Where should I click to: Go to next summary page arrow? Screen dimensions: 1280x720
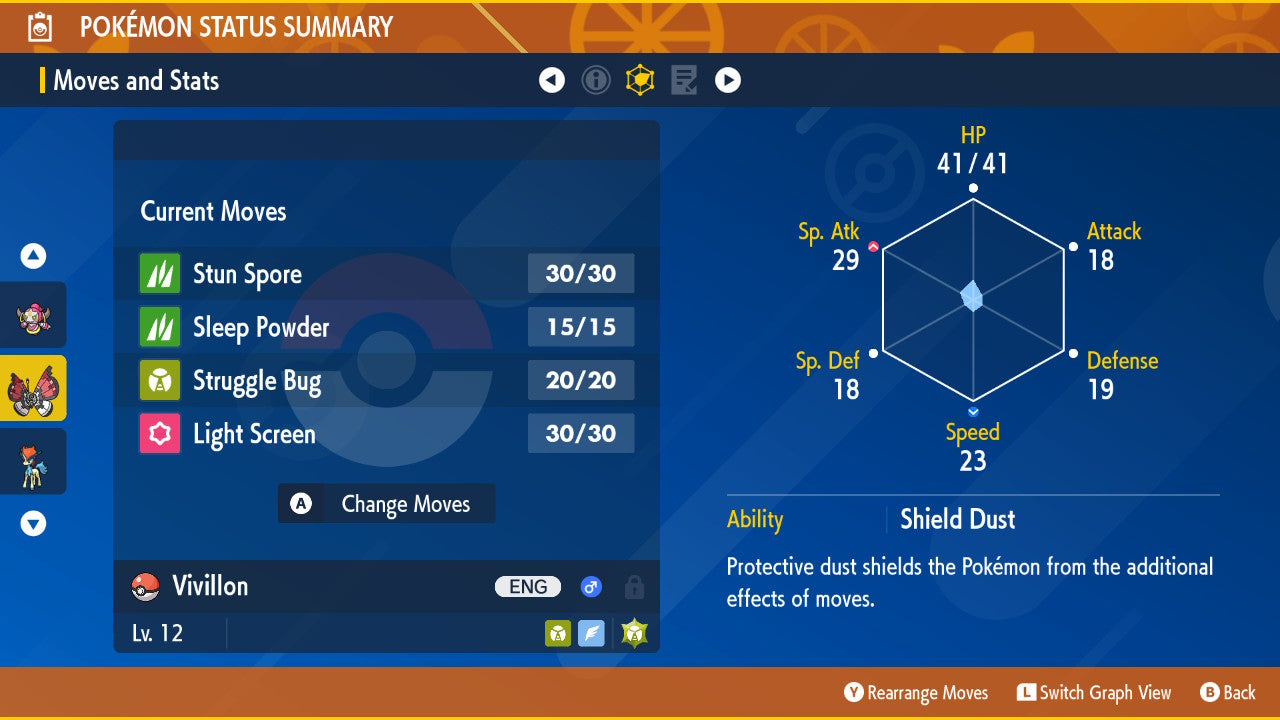728,80
